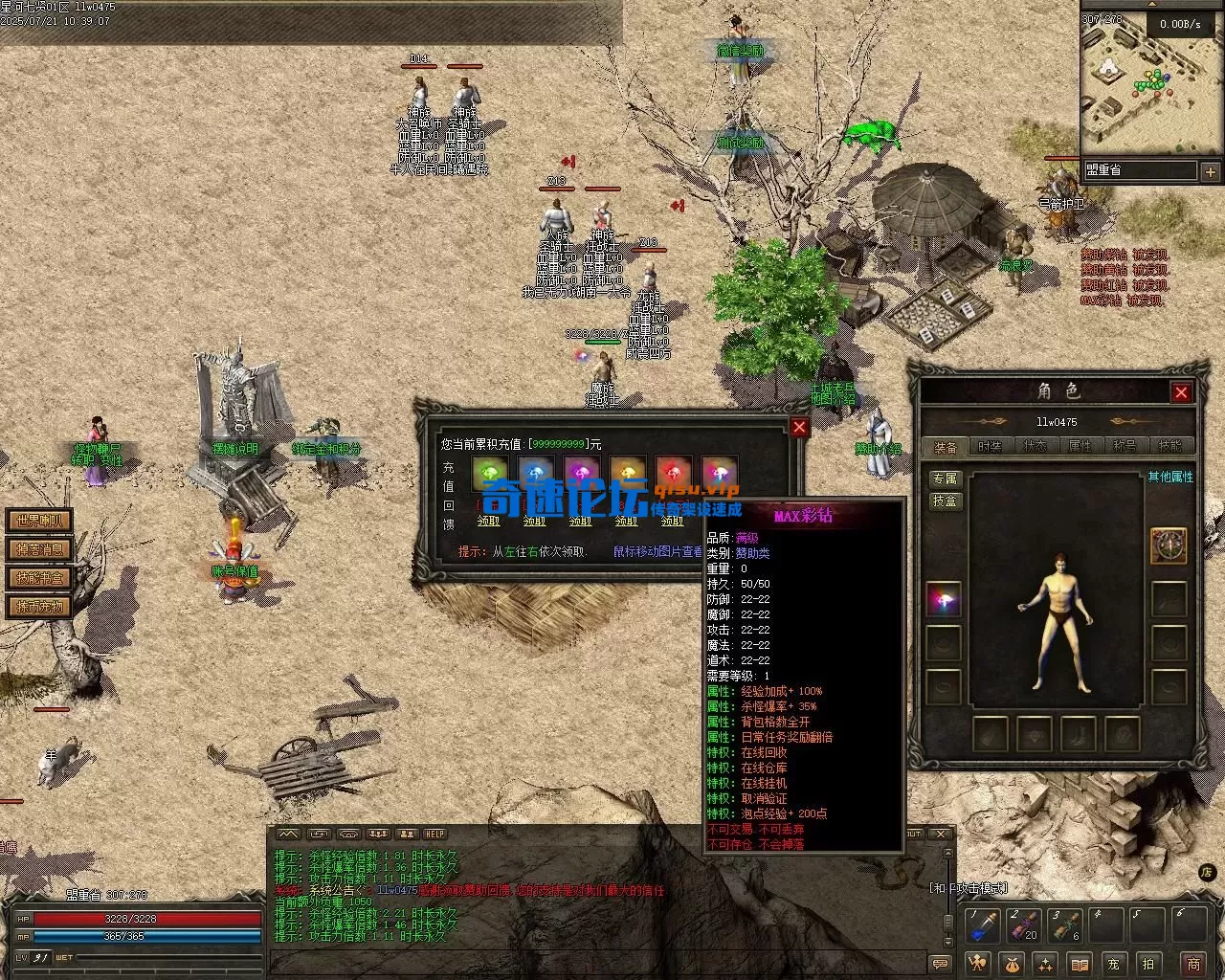The width and height of the screenshot is (1225, 980).
Task: Click the 专属 exclusive equipment button
Action: click(x=945, y=479)
